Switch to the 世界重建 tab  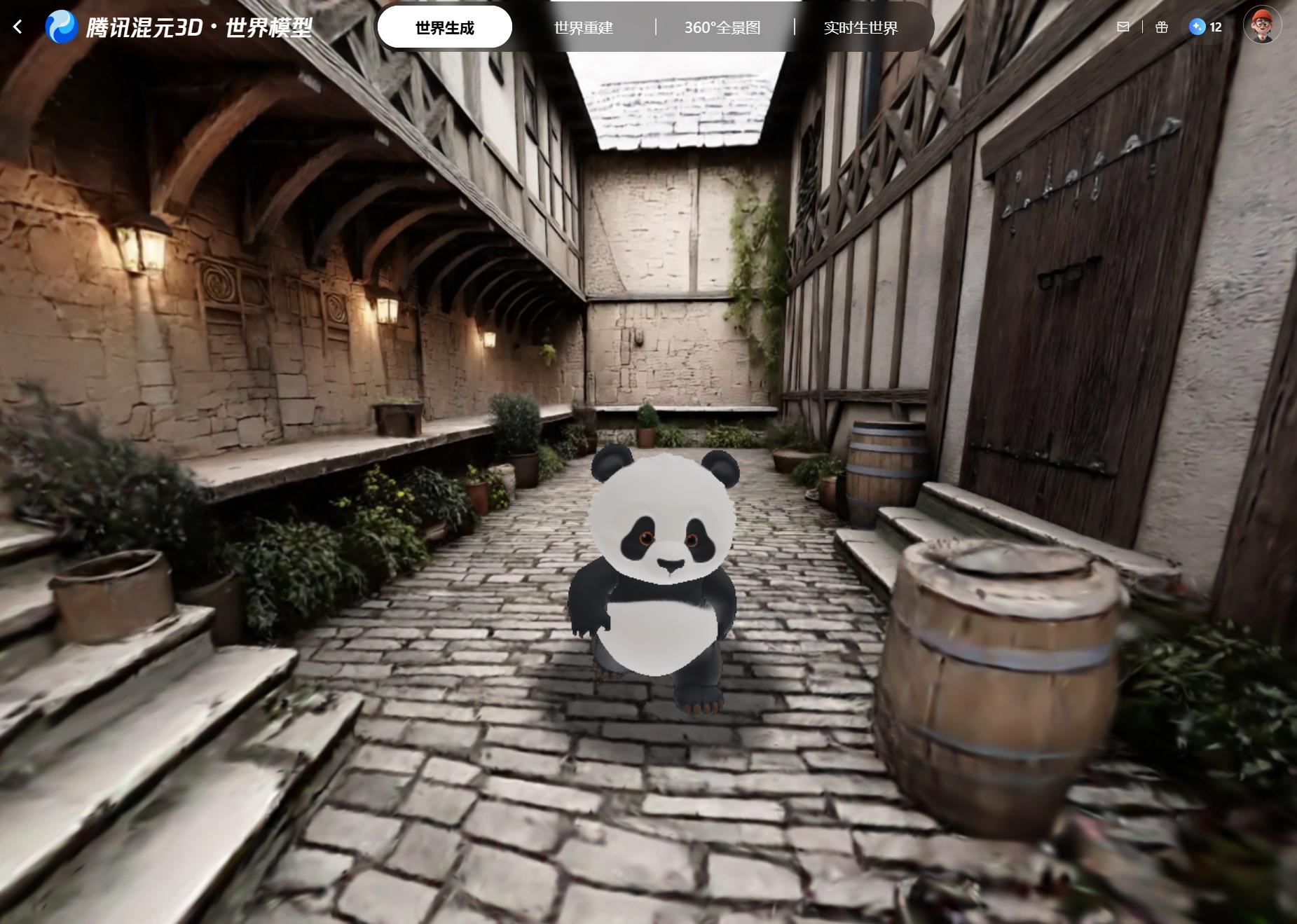coord(583,28)
